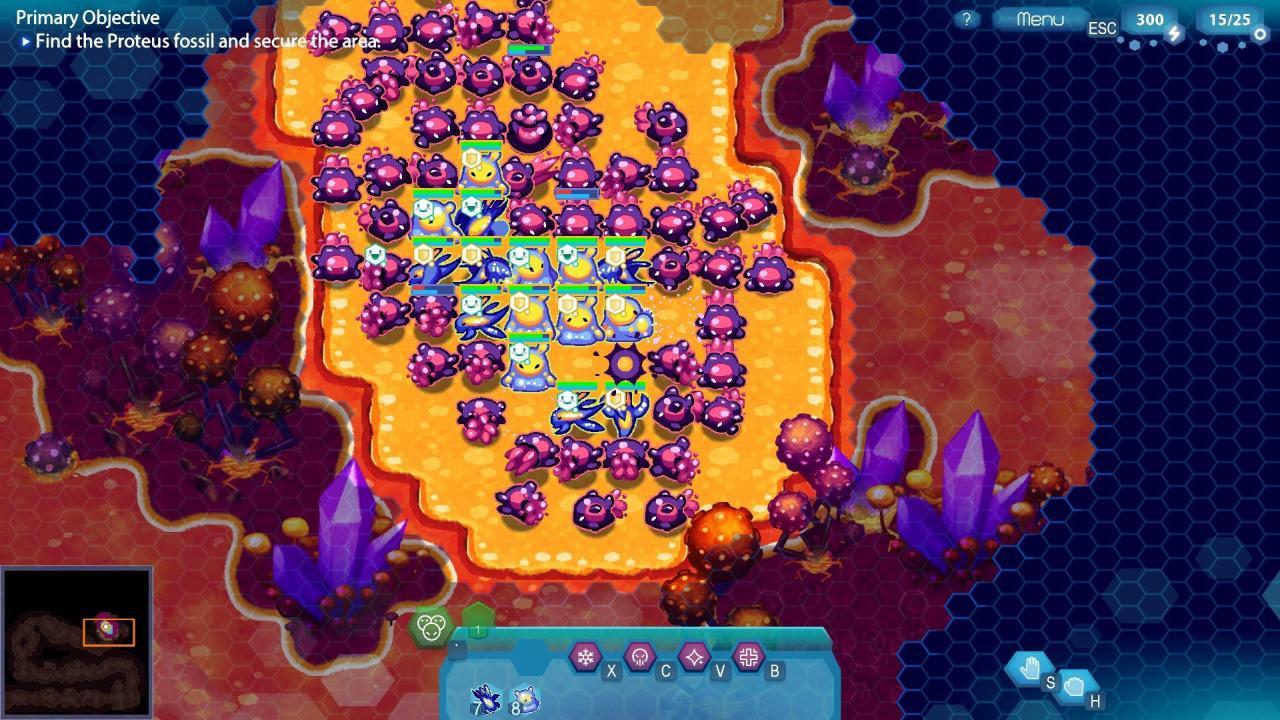The height and width of the screenshot is (720, 1280).
Task: Select the snowflake freeze ability (X)
Action: [x=584, y=656]
